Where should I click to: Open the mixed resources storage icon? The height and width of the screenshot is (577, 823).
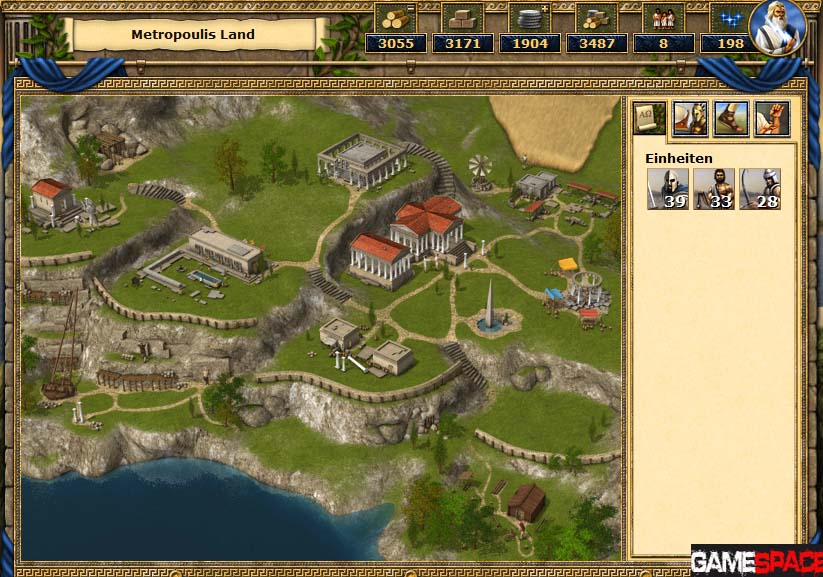596,17
